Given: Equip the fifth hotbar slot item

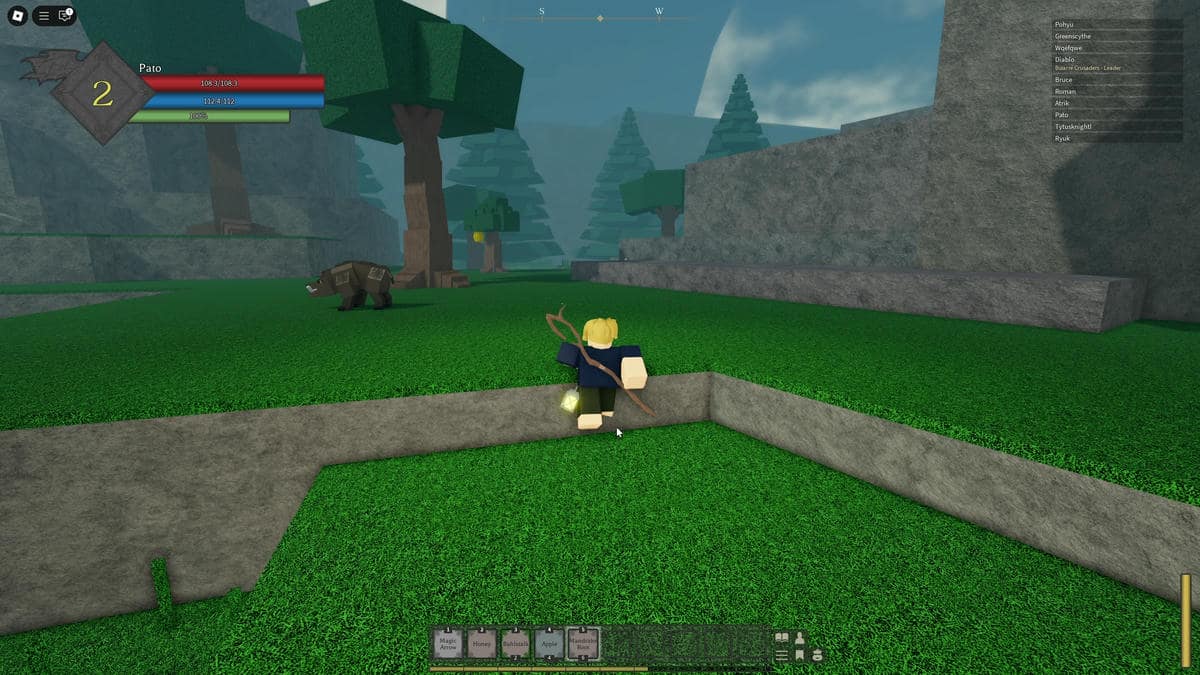Looking at the screenshot, I should [582, 643].
